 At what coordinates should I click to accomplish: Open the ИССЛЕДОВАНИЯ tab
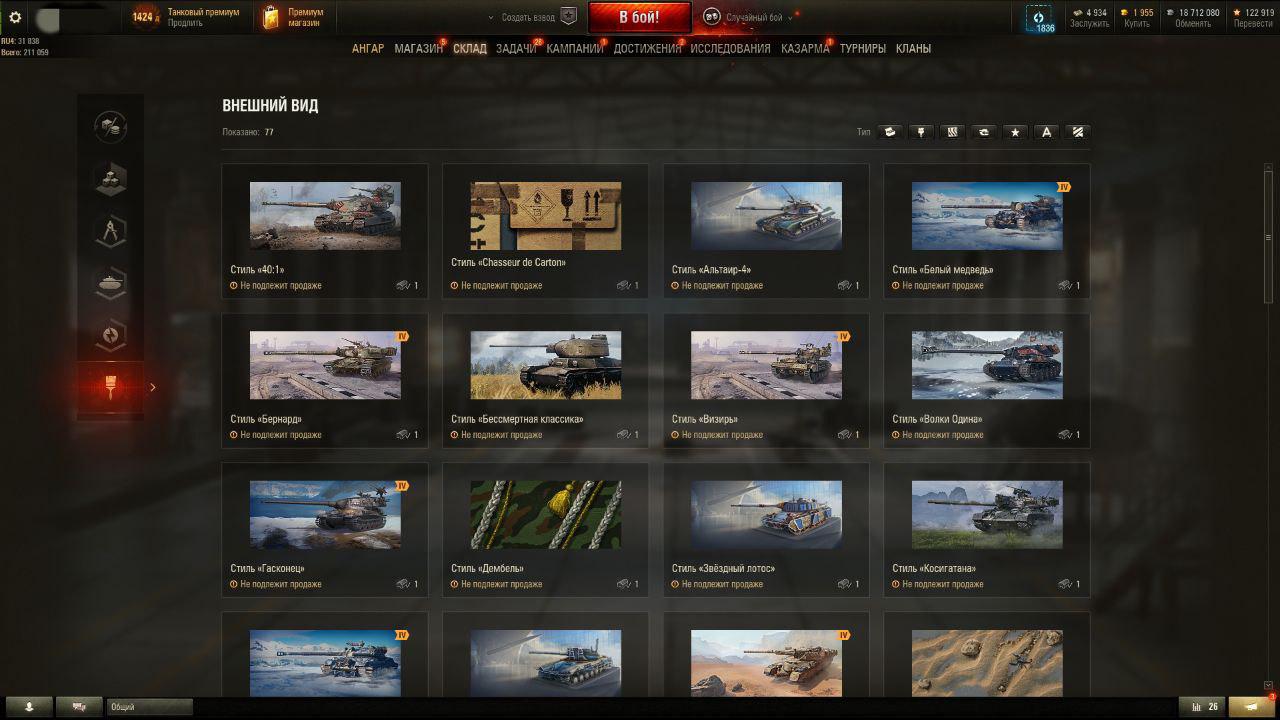[x=730, y=48]
